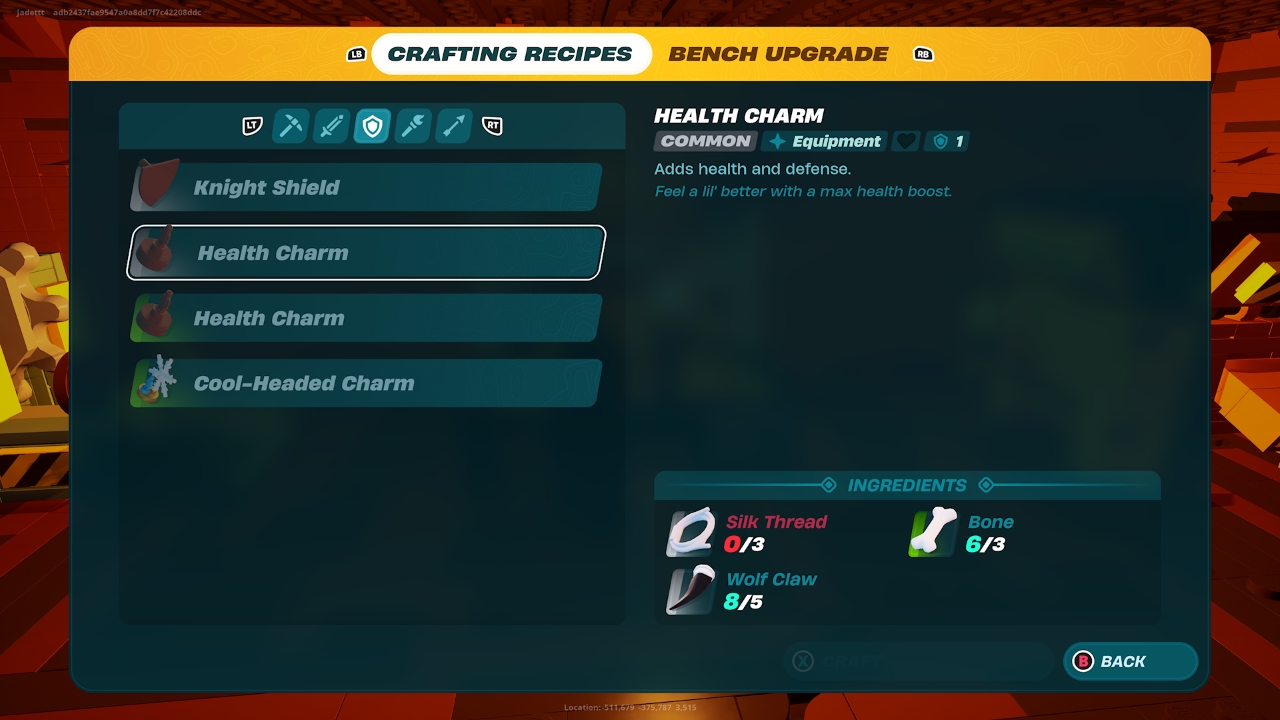This screenshot has width=1280, height=720.
Task: Show the pickaxe tools category
Action: pyautogui.click(x=290, y=126)
